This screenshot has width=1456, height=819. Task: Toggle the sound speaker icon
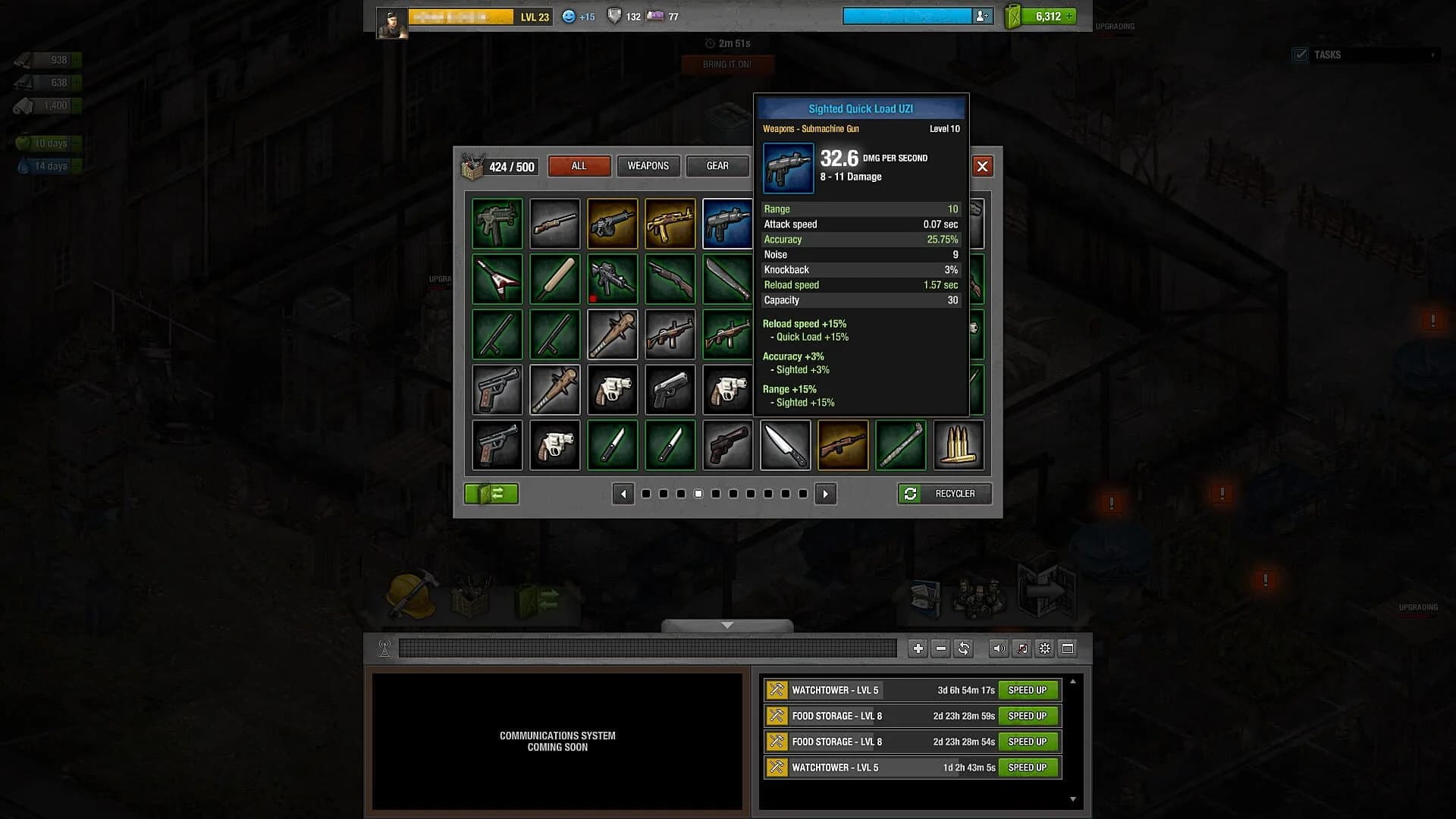point(999,649)
